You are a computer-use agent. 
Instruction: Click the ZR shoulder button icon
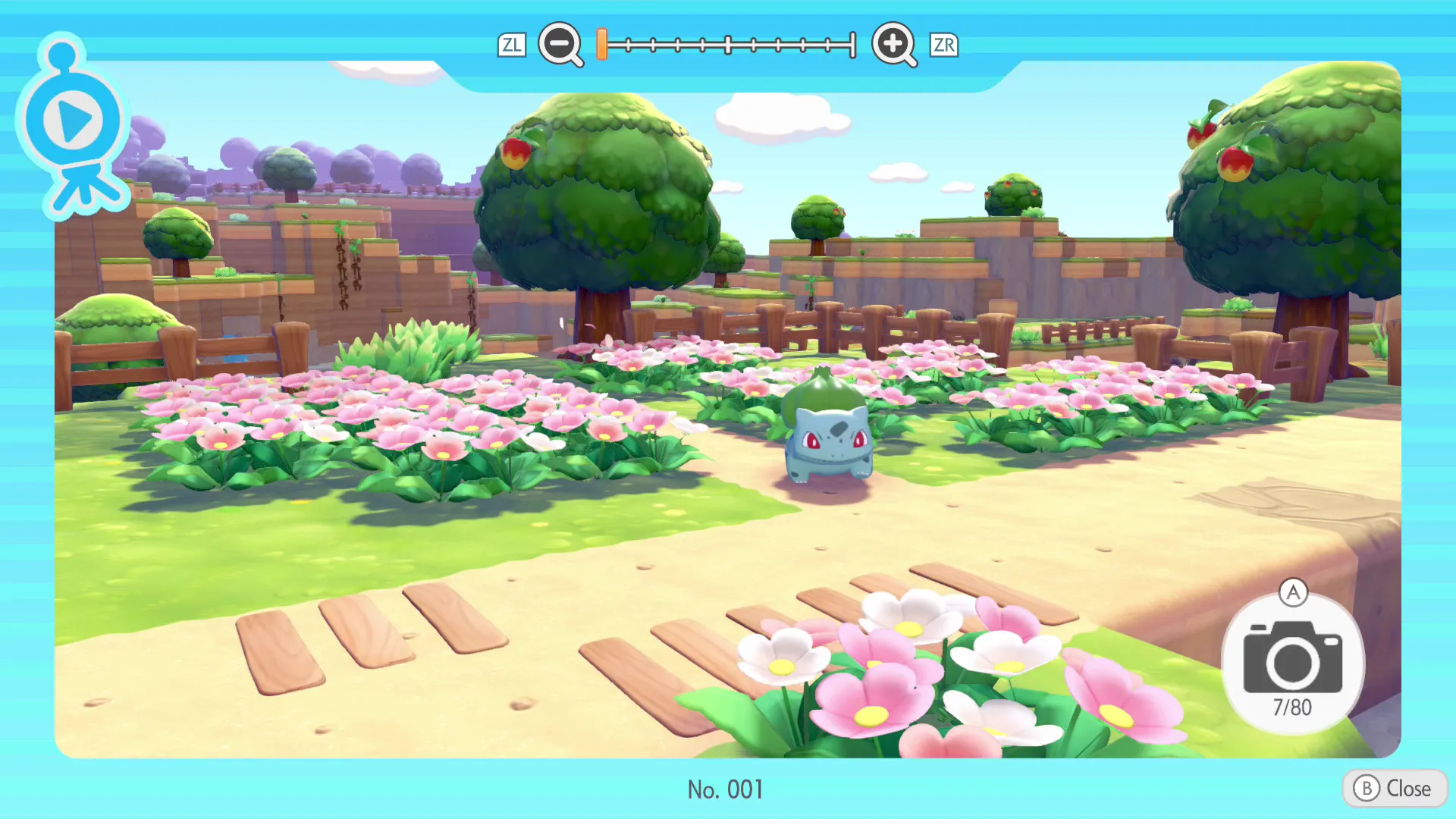pyautogui.click(x=943, y=45)
